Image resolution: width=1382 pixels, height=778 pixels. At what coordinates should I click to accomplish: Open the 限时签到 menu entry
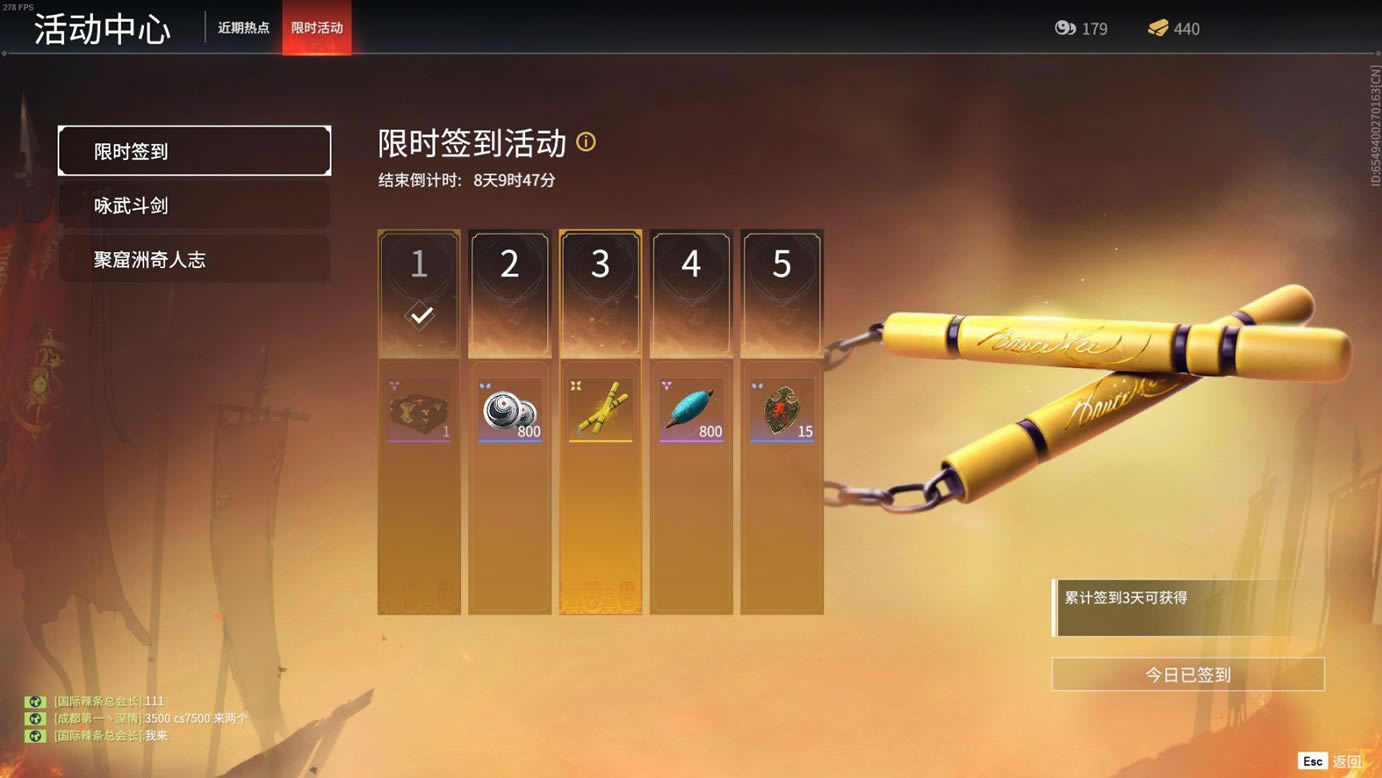(x=194, y=151)
